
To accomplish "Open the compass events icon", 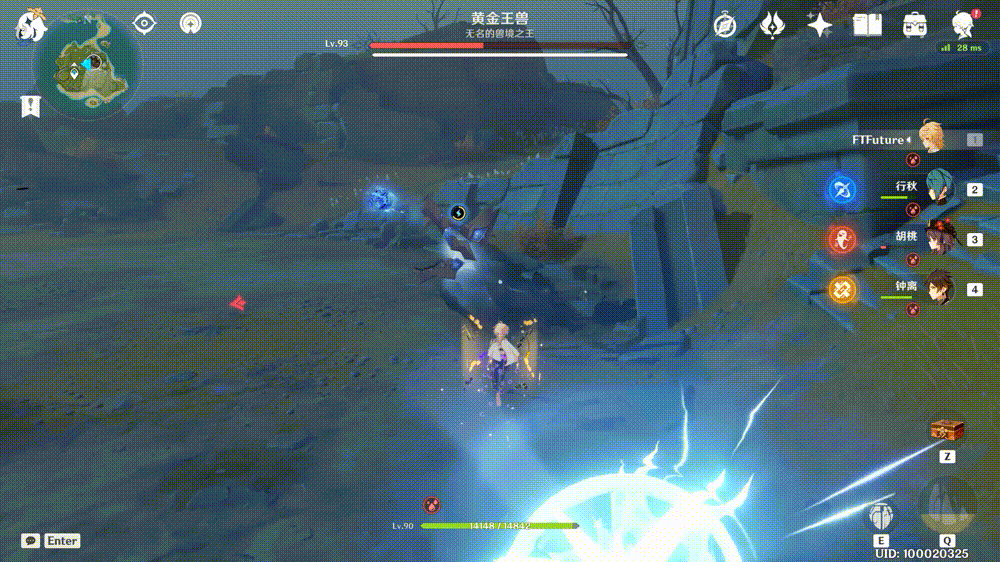I will tap(725, 25).
